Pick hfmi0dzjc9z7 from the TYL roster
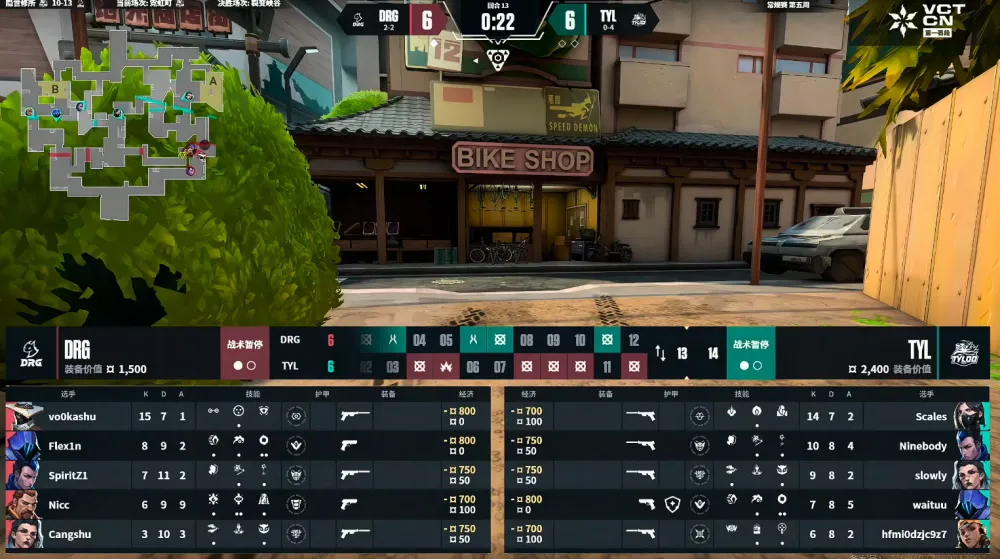The width and height of the screenshot is (1000, 559). tap(750, 534)
